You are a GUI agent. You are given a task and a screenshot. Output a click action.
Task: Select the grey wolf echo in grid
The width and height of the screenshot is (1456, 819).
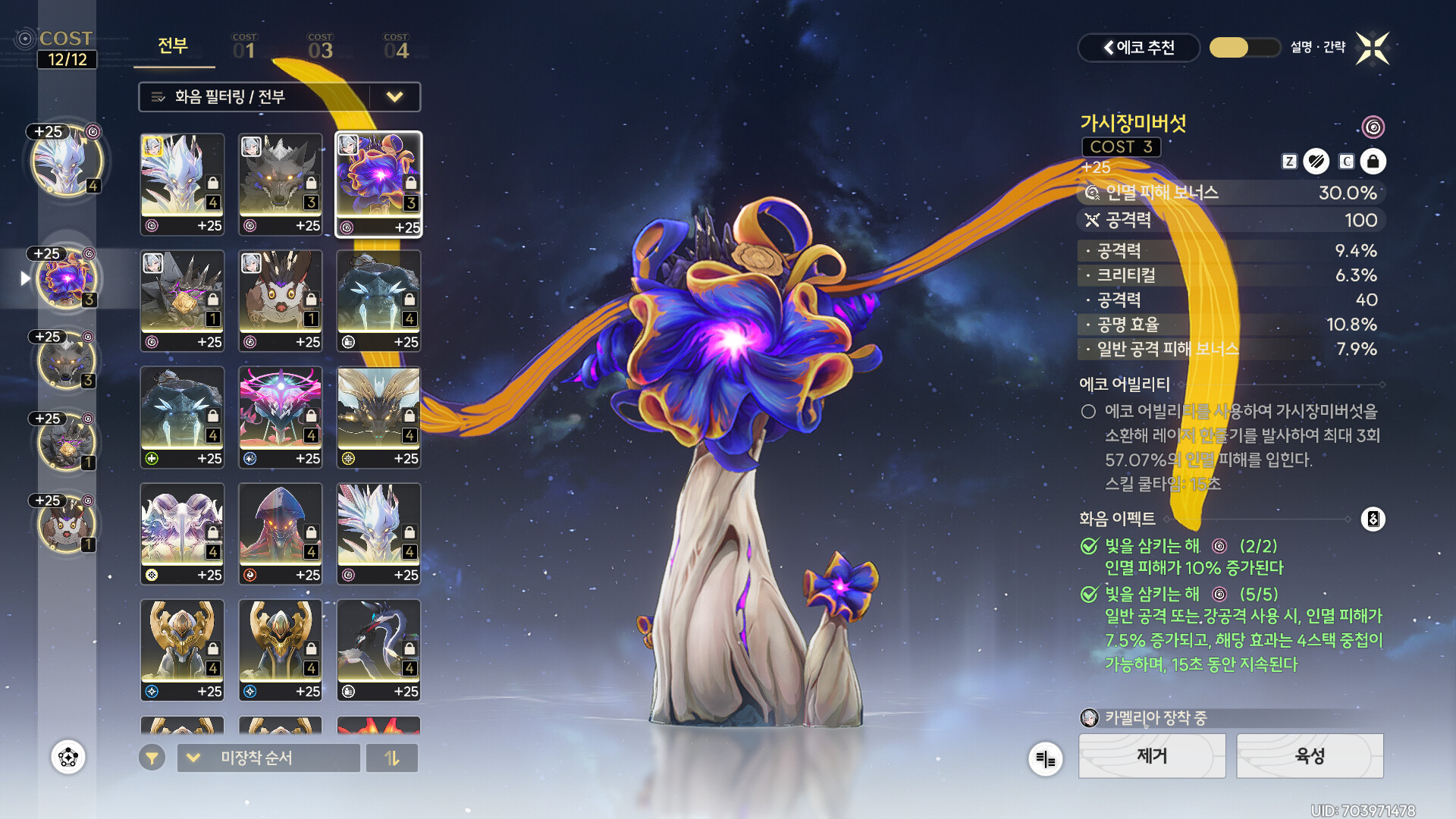[281, 184]
